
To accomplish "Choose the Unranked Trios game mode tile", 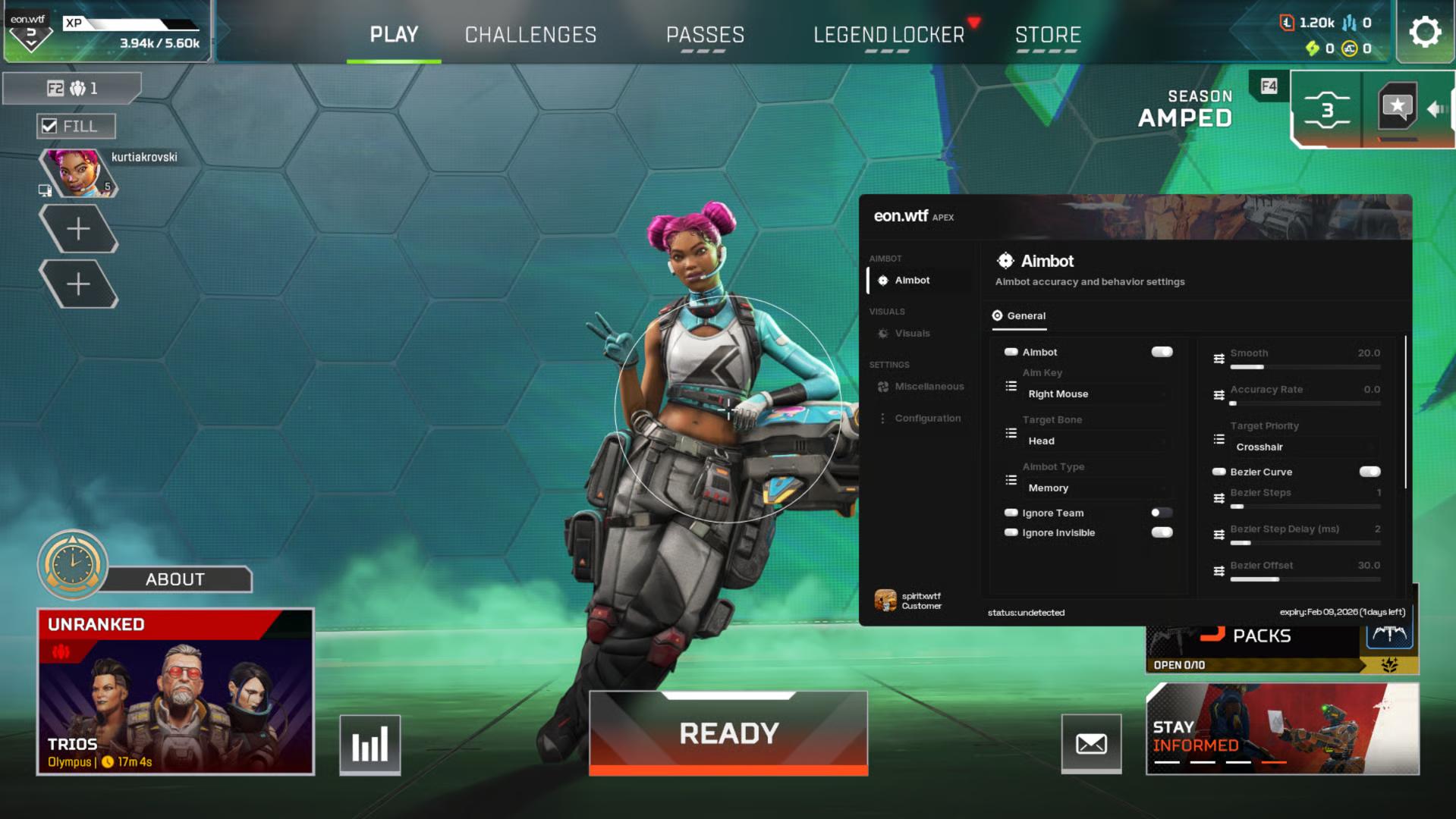I will pyautogui.click(x=175, y=692).
